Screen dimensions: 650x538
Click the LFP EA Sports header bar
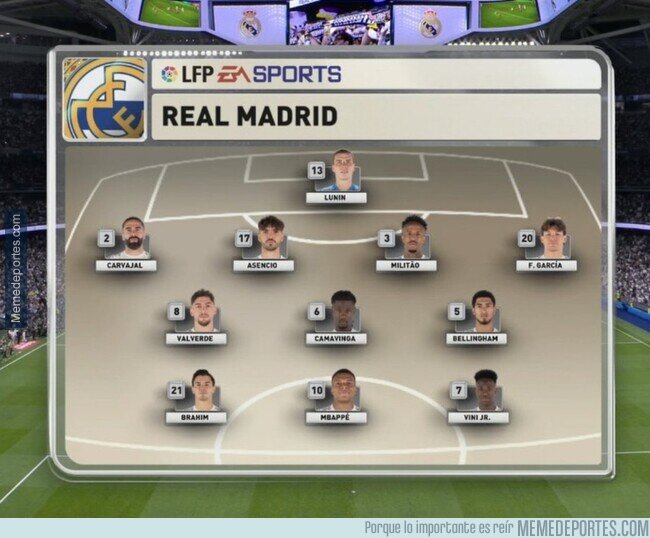[x=376, y=74]
